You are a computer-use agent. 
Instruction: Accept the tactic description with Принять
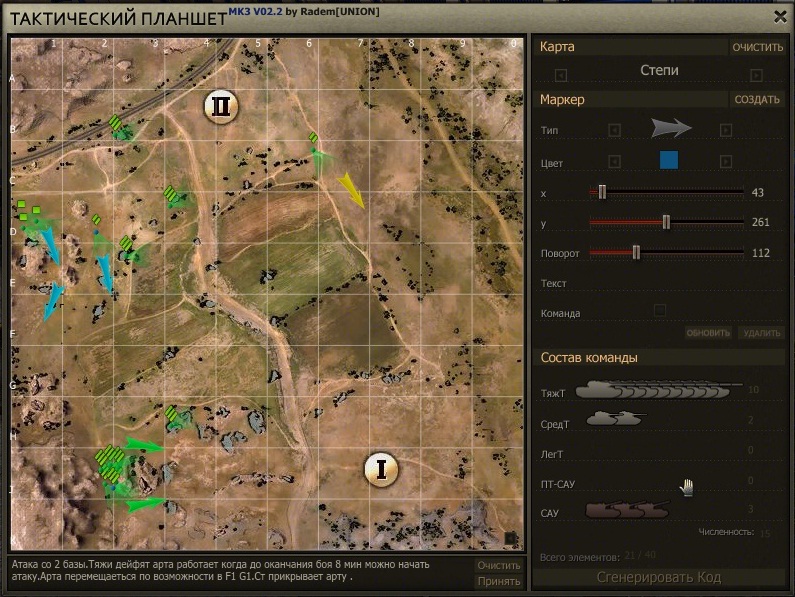click(x=498, y=581)
